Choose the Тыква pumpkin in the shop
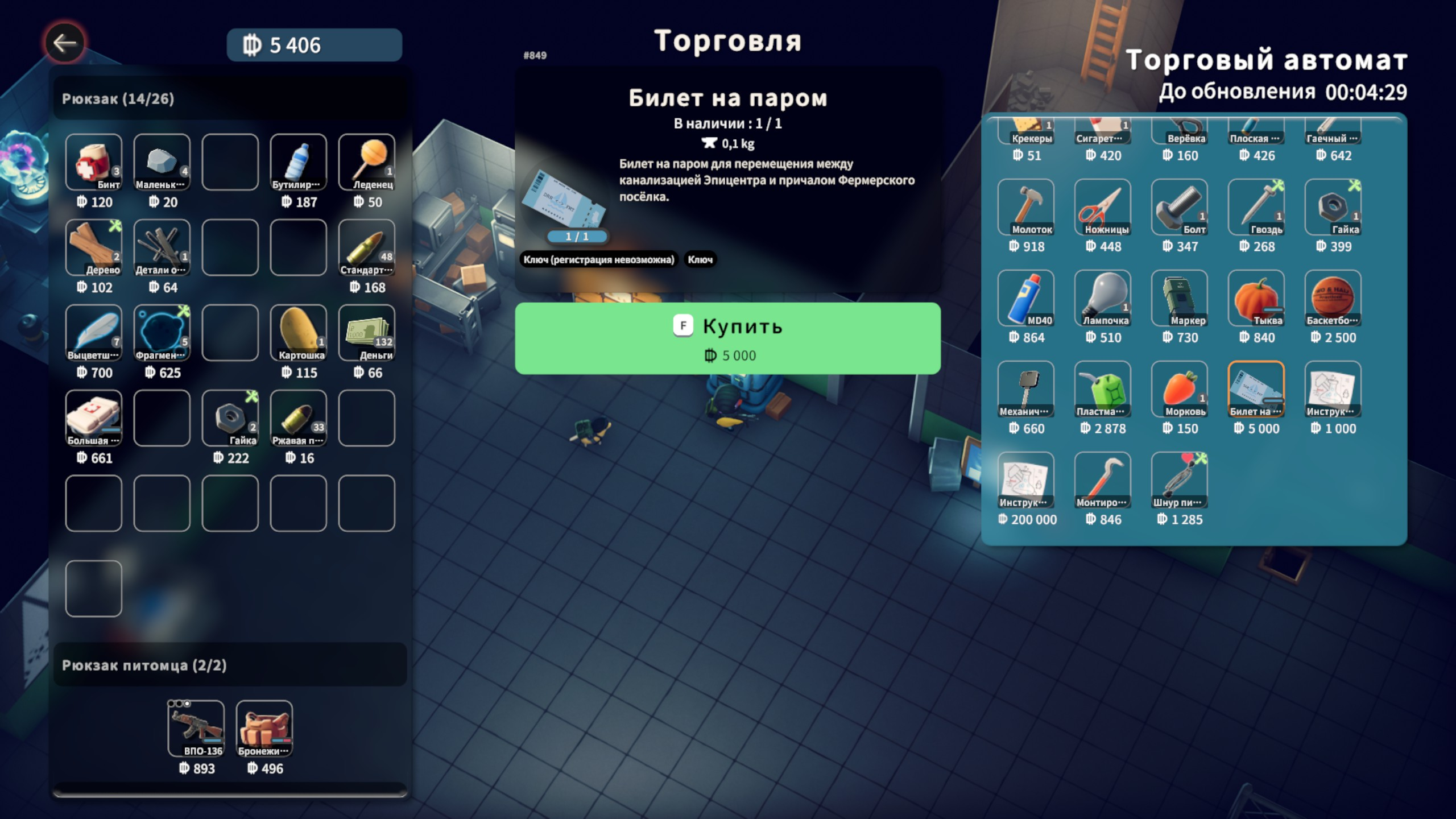 (x=1256, y=298)
